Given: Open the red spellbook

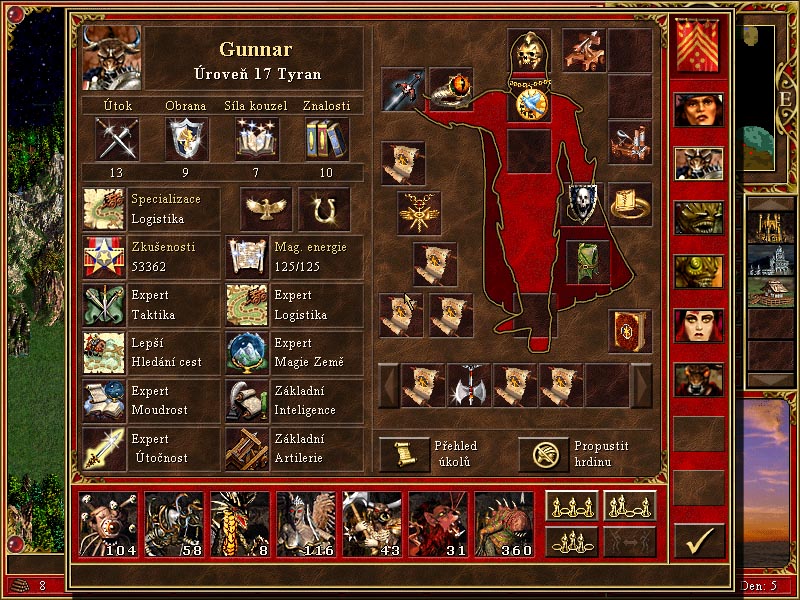Looking at the screenshot, I should (x=630, y=330).
